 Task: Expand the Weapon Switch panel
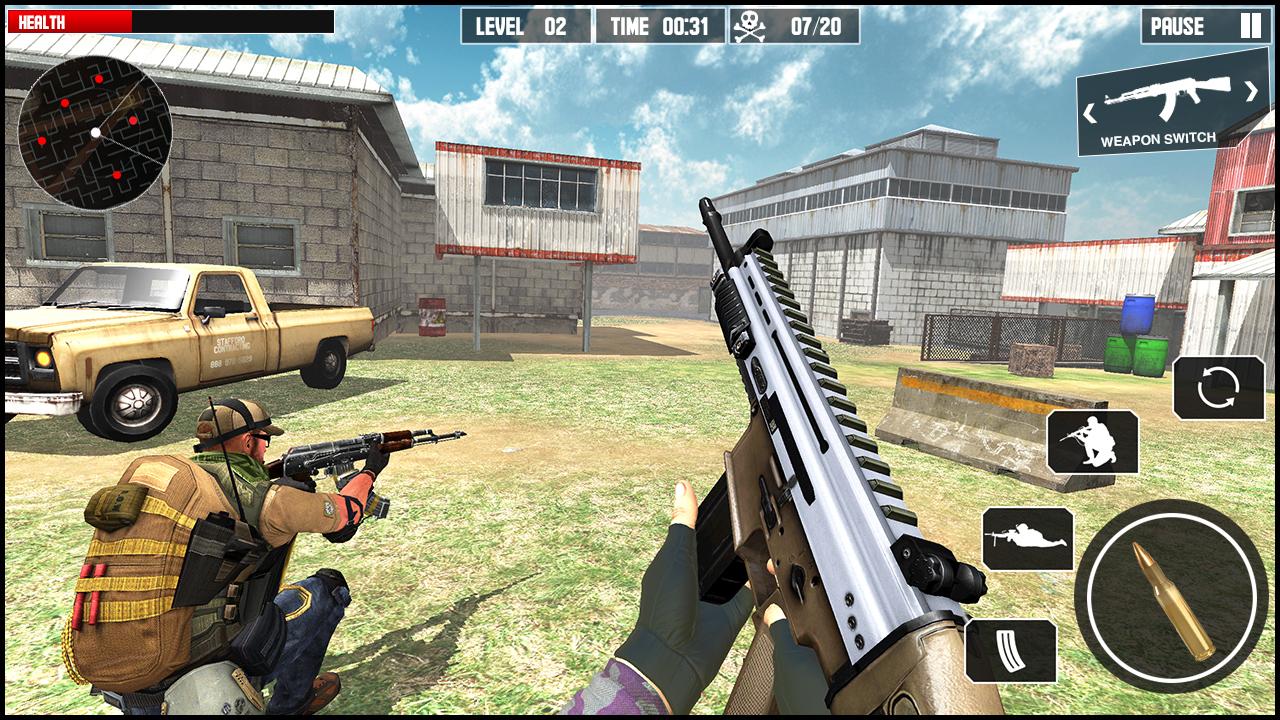click(x=1170, y=110)
